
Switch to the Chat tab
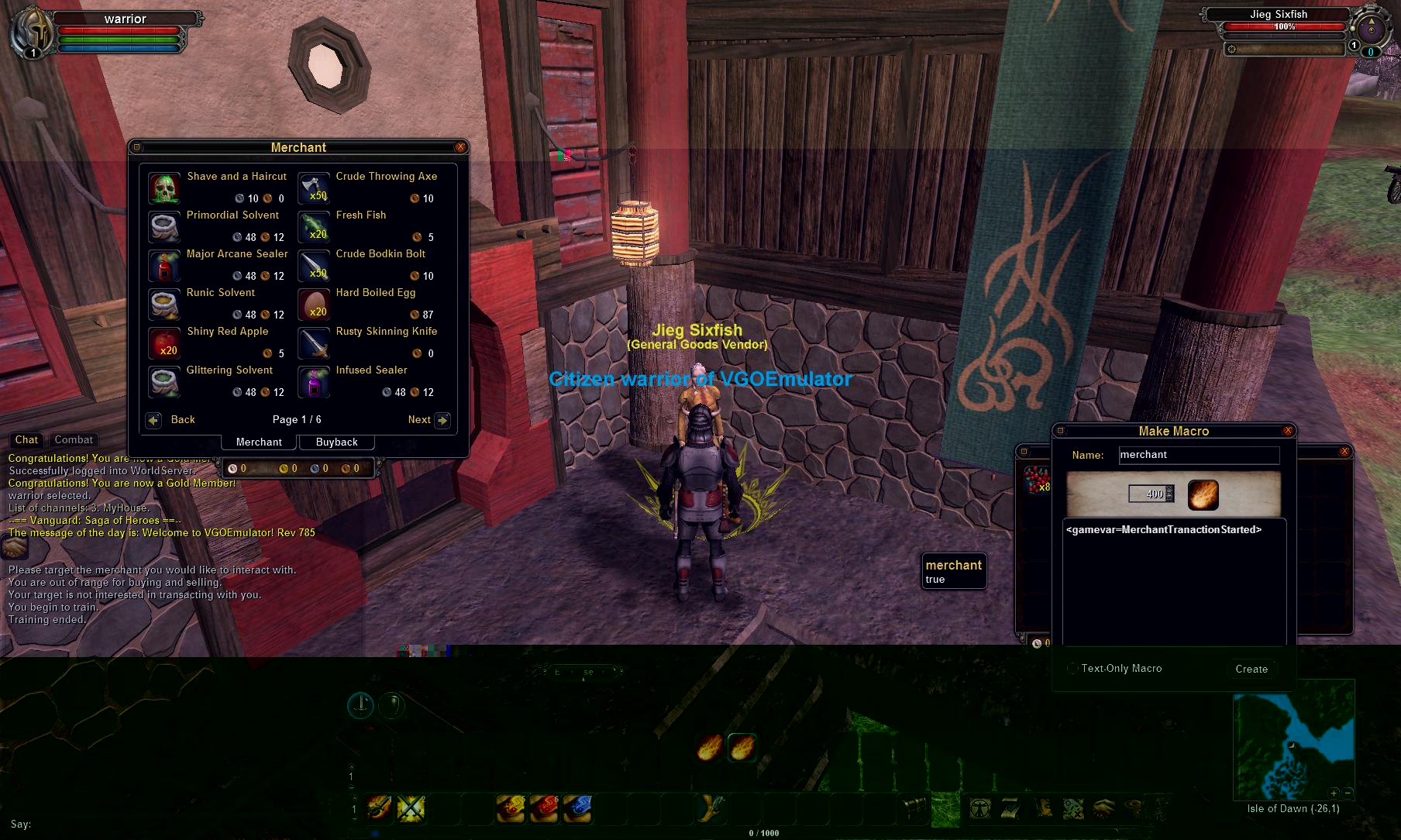[x=26, y=439]
